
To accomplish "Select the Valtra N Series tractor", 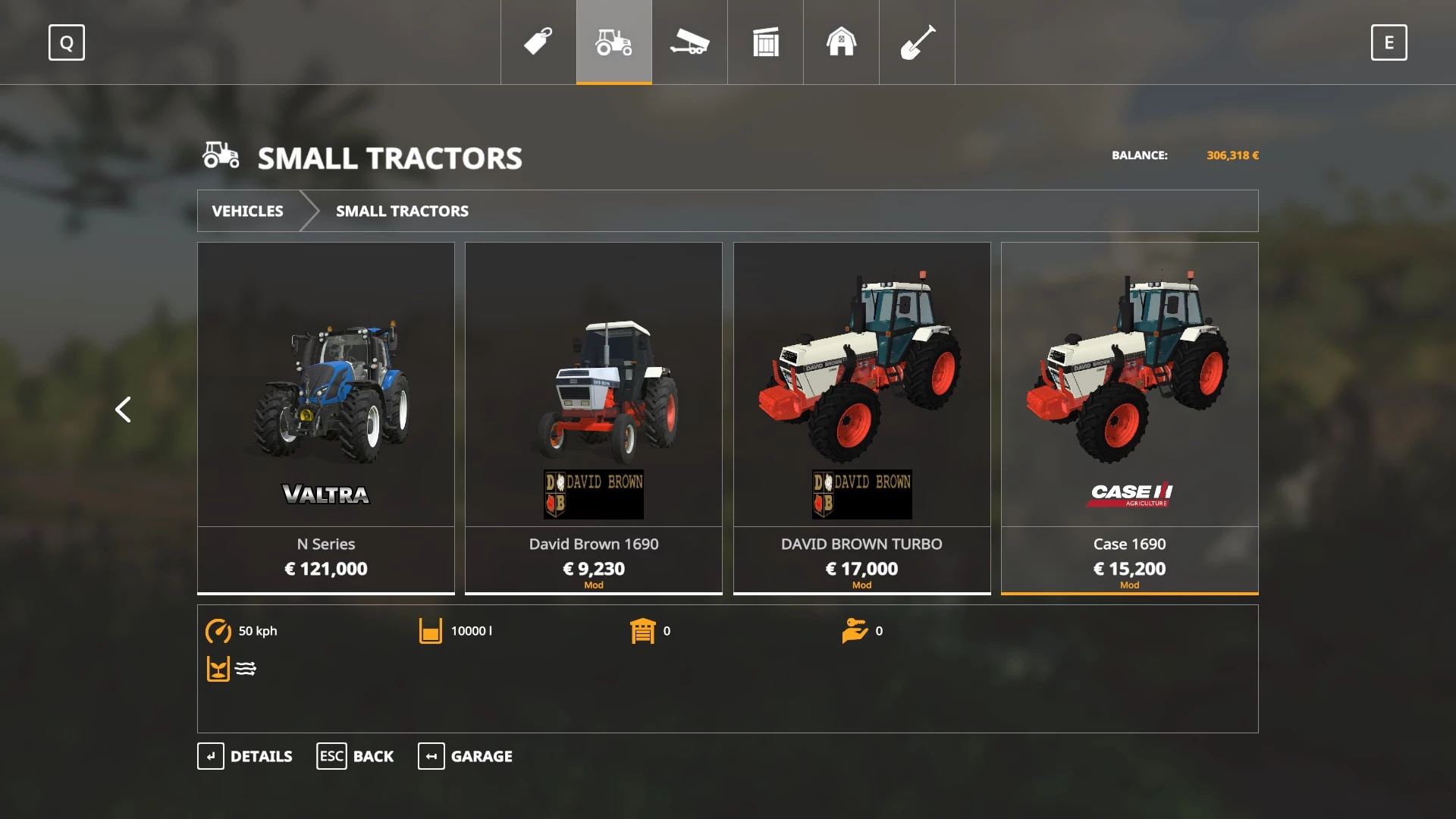I will (326, 417).
